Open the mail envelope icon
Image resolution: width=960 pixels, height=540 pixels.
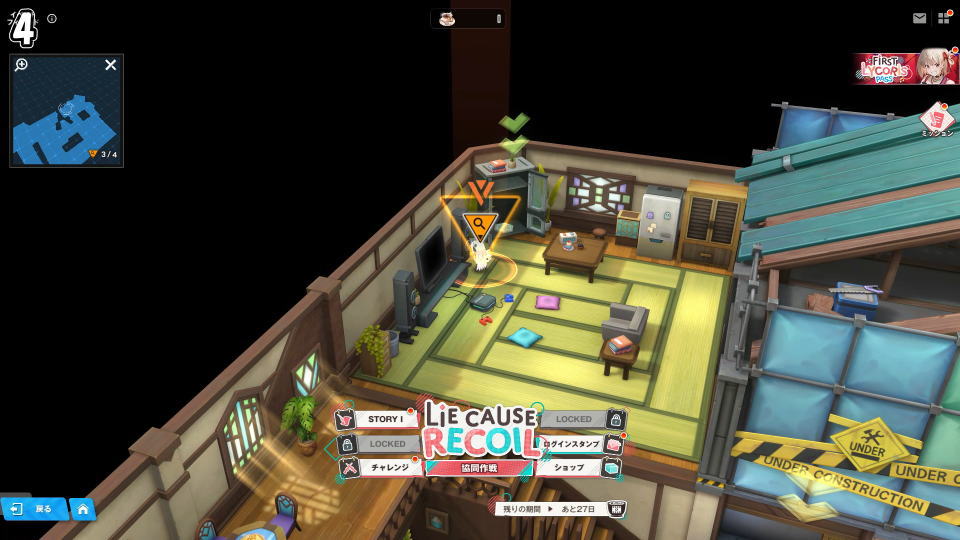point(919,18)
